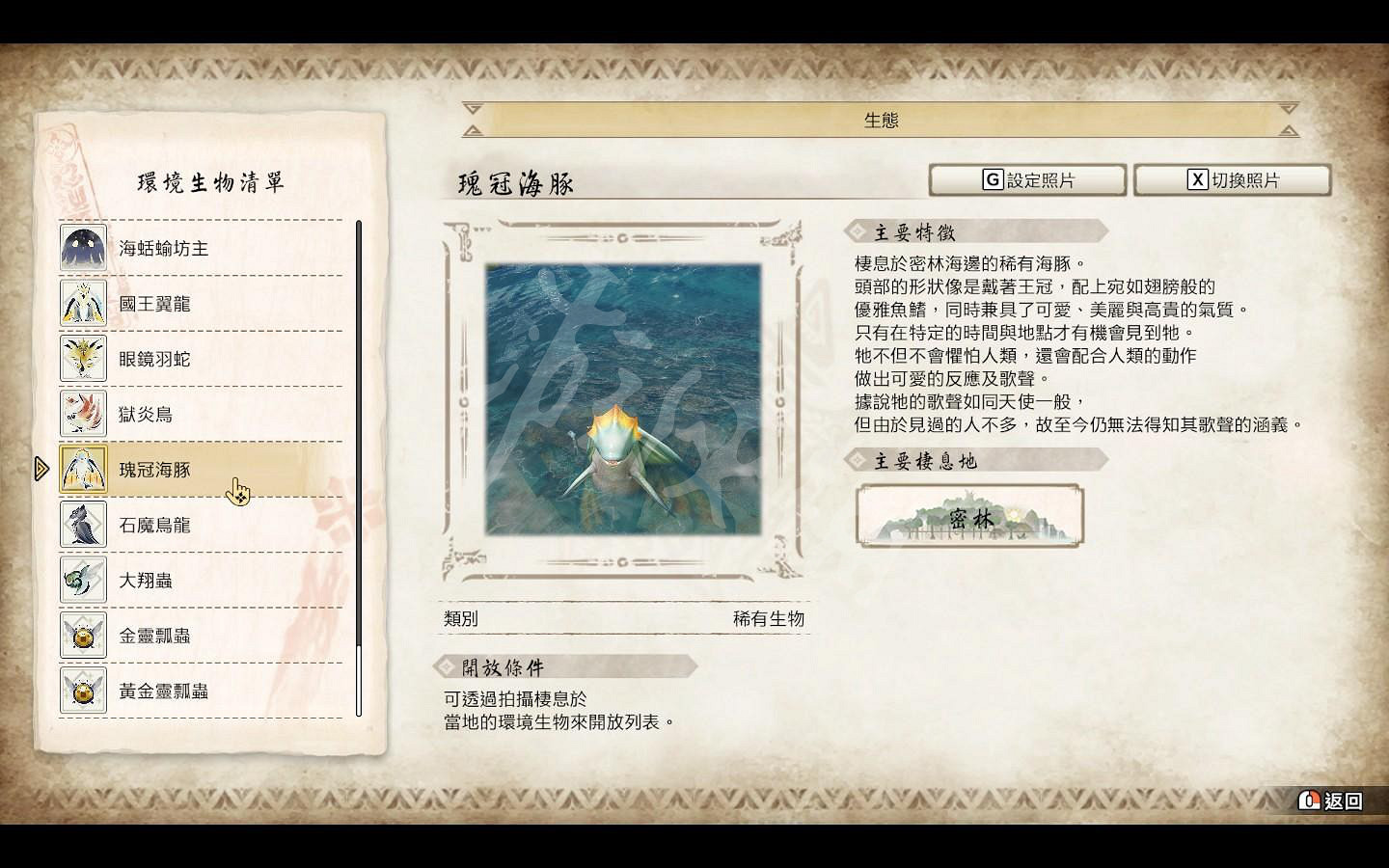
Task: Select the 海蛞蝓坊主 creature icon
Action: 83,248
